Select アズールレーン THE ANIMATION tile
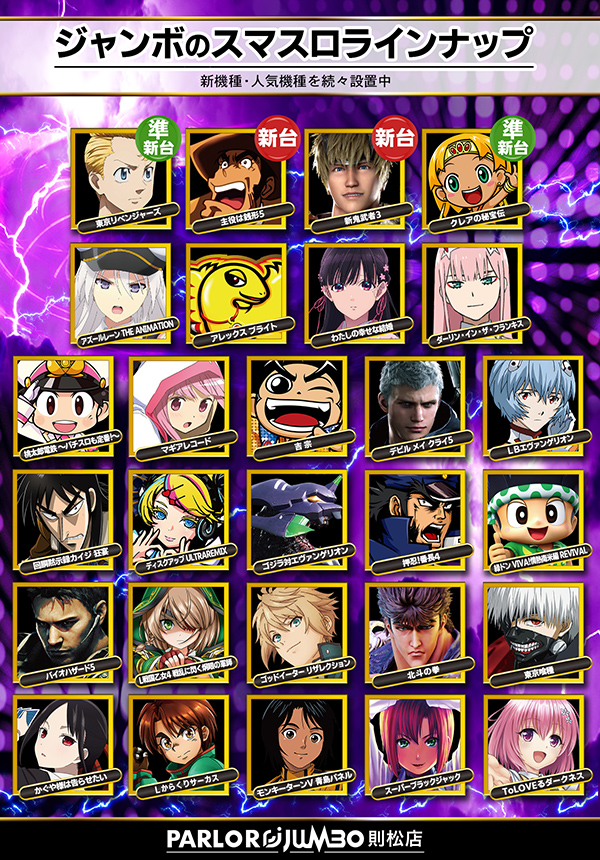This screenshot has width=600, height=860. pos(120,290)
